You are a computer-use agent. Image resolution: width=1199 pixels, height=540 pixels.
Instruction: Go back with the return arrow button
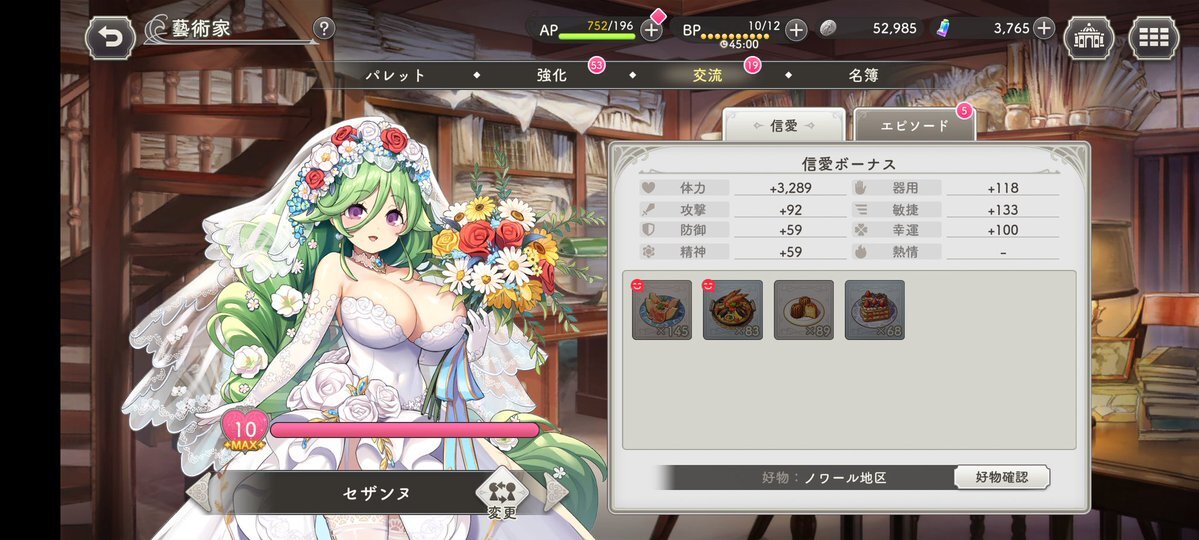coord(110,38)
